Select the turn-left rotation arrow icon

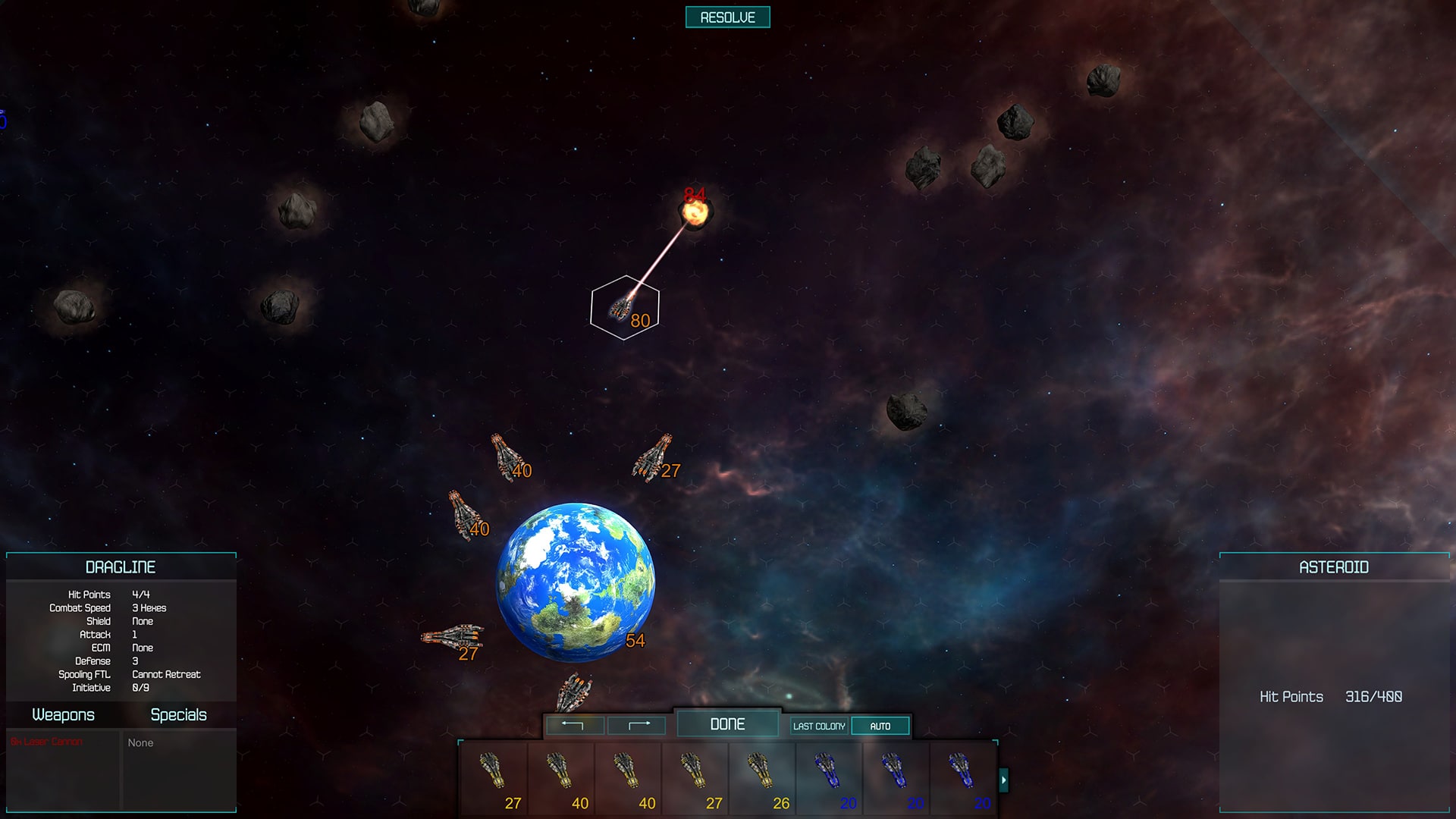coord(574,725)
